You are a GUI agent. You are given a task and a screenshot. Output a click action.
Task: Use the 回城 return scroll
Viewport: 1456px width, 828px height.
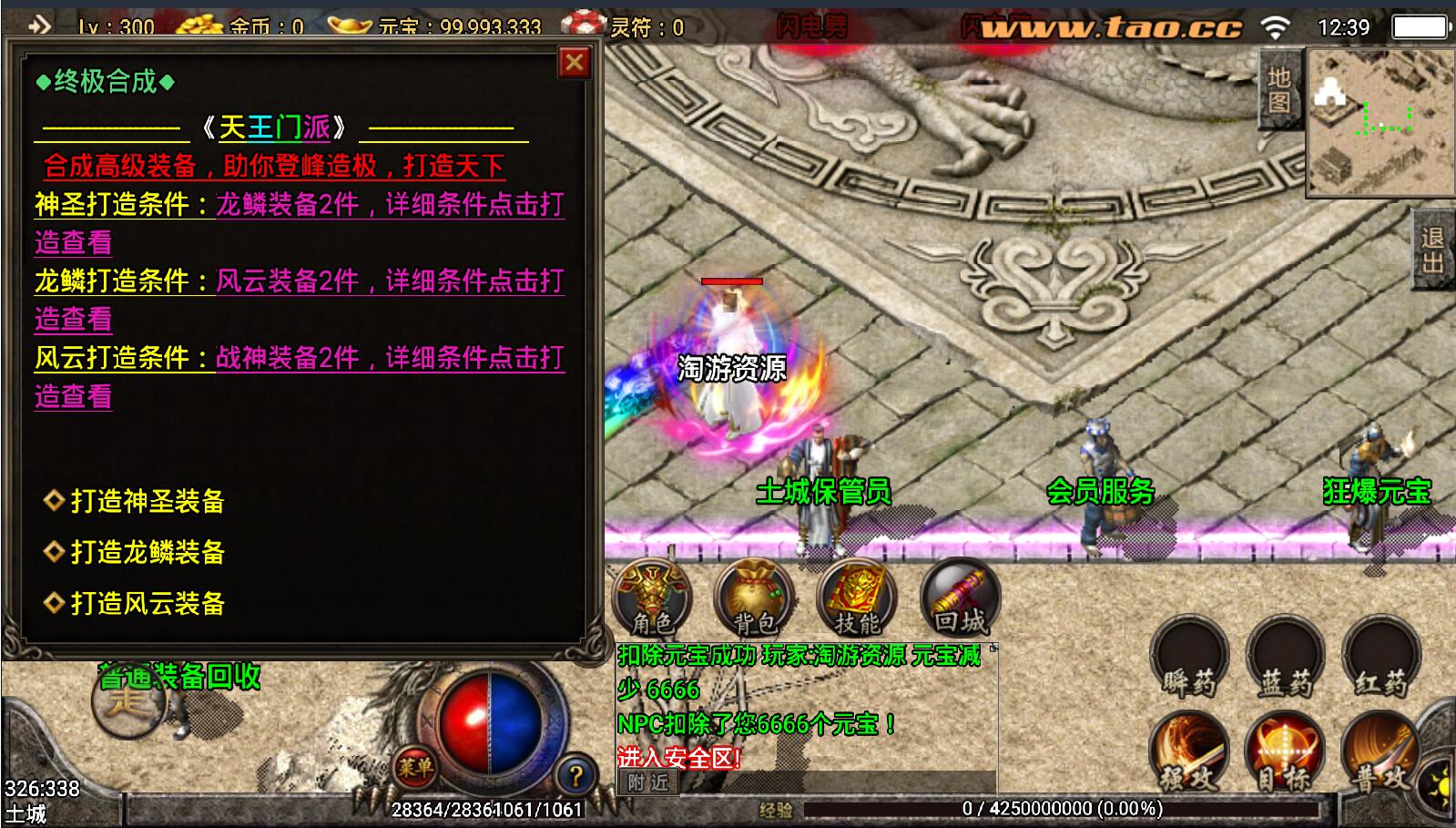click(x=960, y=598)
